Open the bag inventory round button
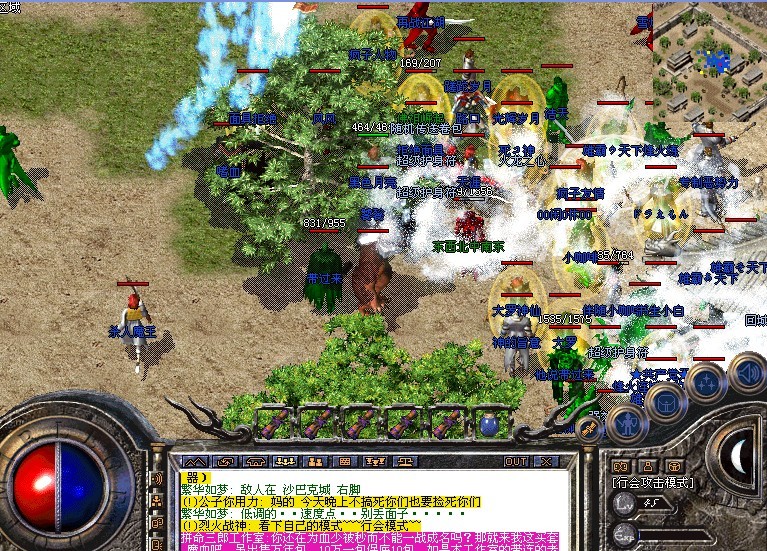The height and width of the screenshot is (551, 767). pos(665,403)
